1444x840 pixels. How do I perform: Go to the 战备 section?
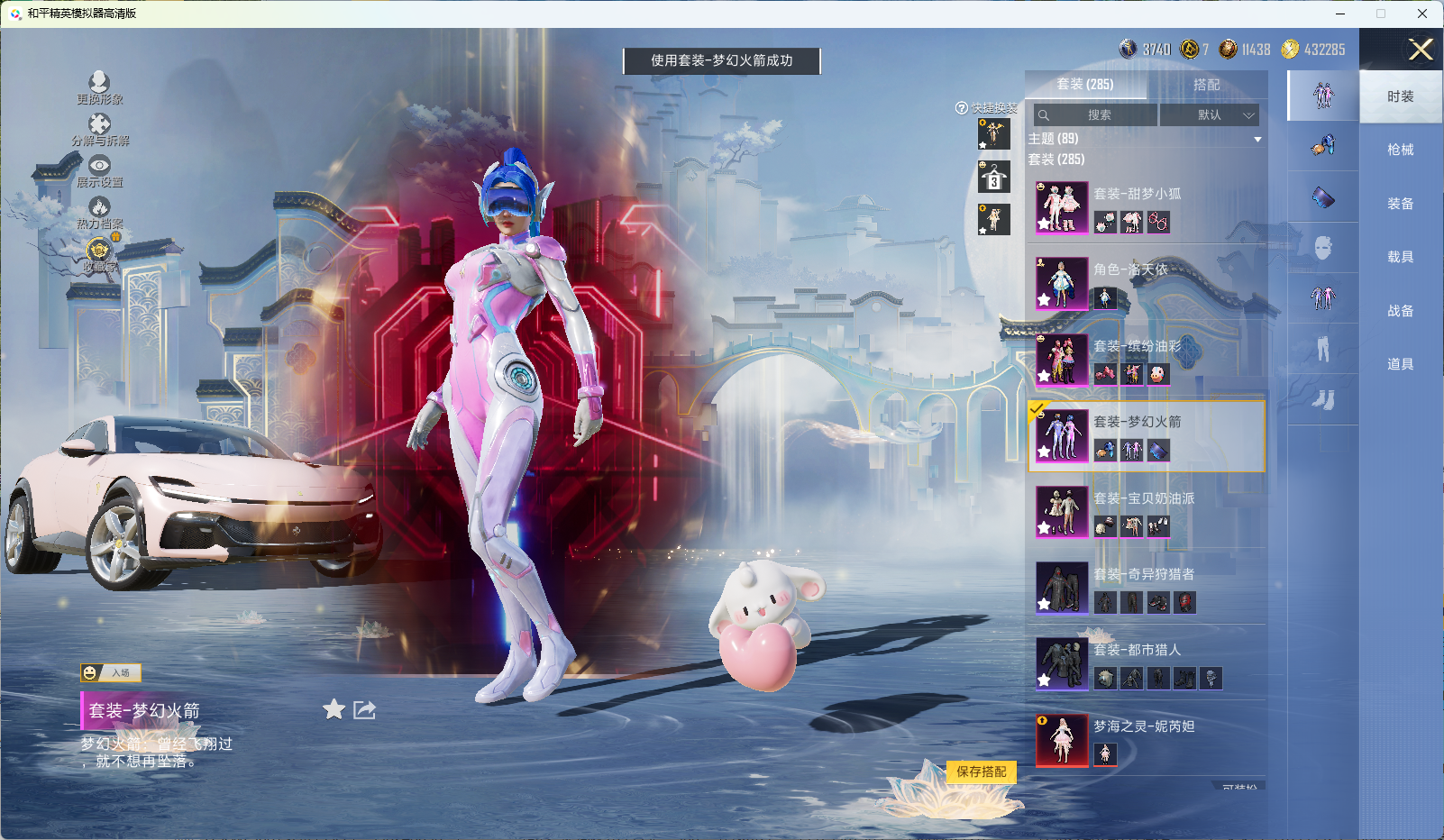tap(1400, 311)
